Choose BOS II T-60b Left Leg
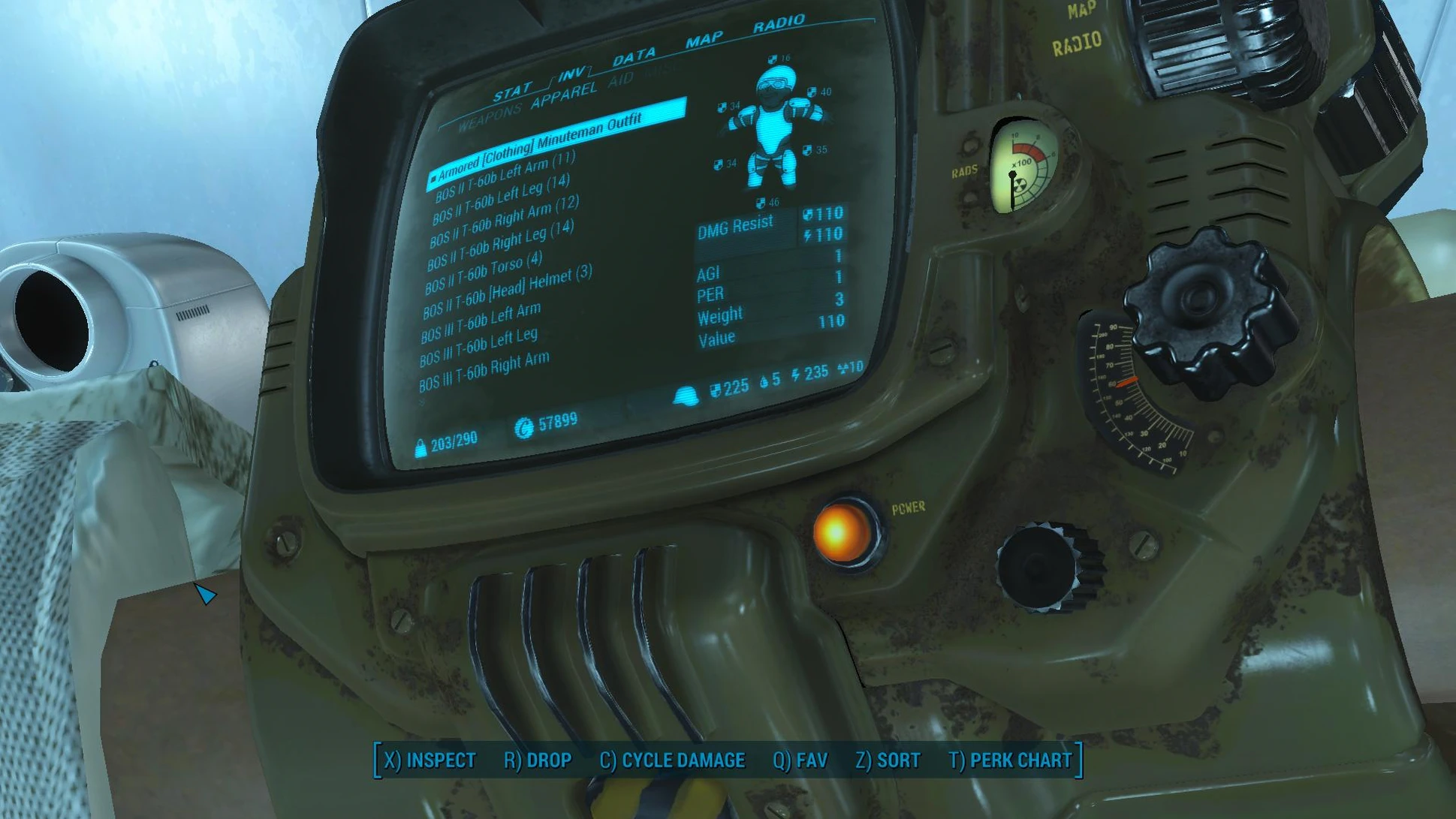Viewport: 1456px width, 819px height. click(502, 198)
